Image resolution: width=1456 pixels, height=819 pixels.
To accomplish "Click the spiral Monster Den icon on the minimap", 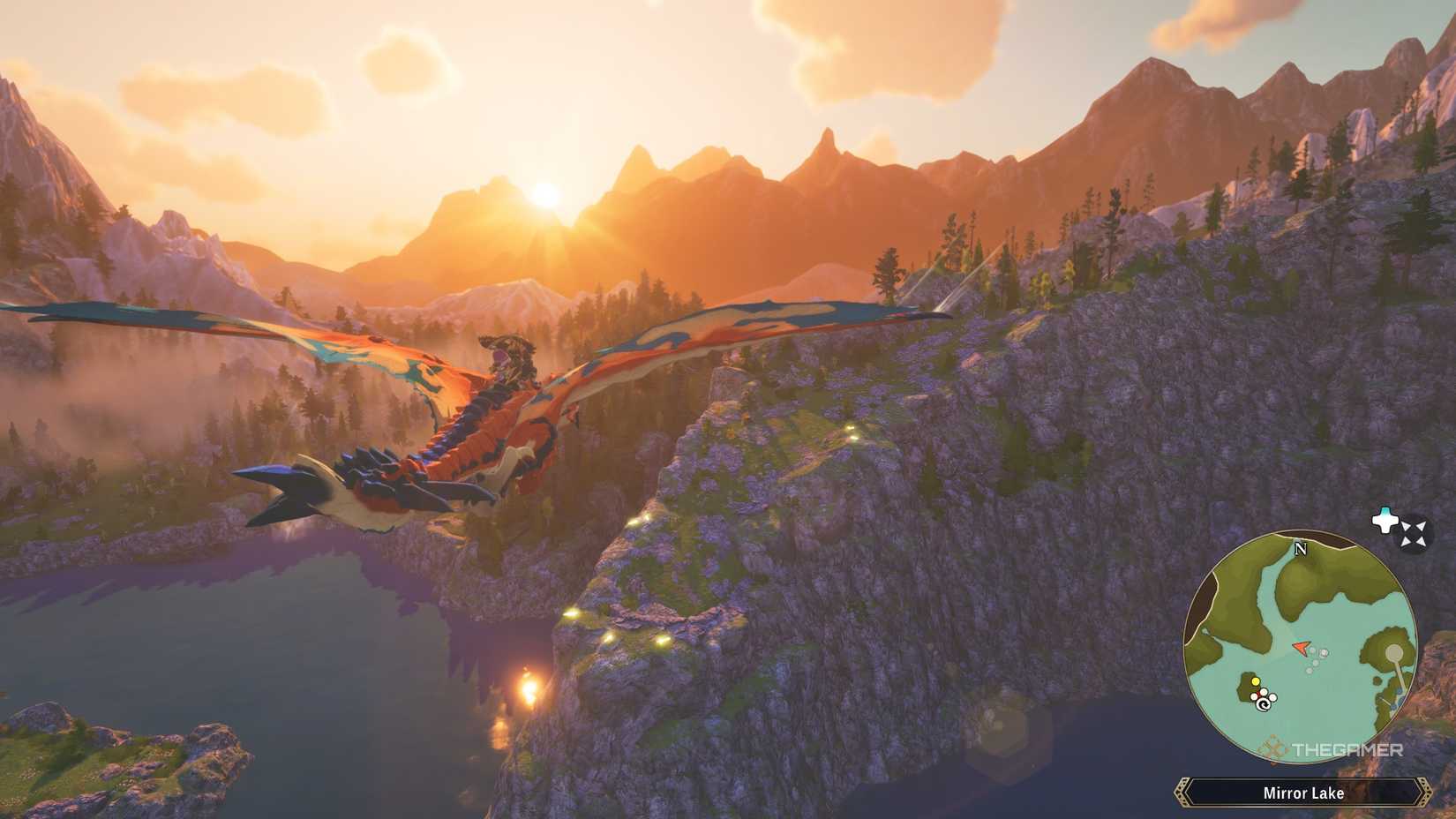I will [x=1263, y=704].
